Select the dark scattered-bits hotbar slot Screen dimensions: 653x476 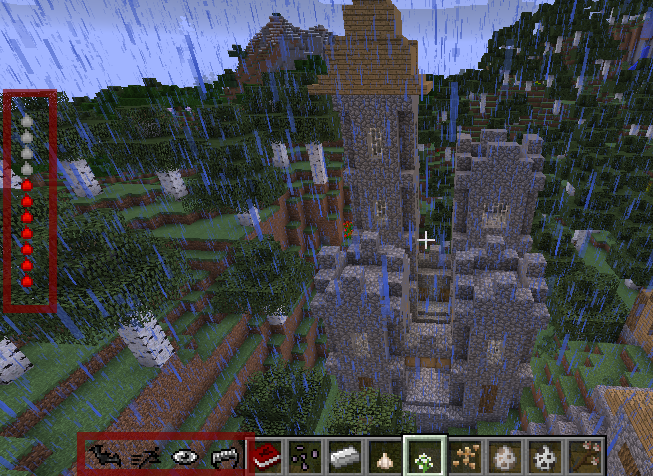304,456
